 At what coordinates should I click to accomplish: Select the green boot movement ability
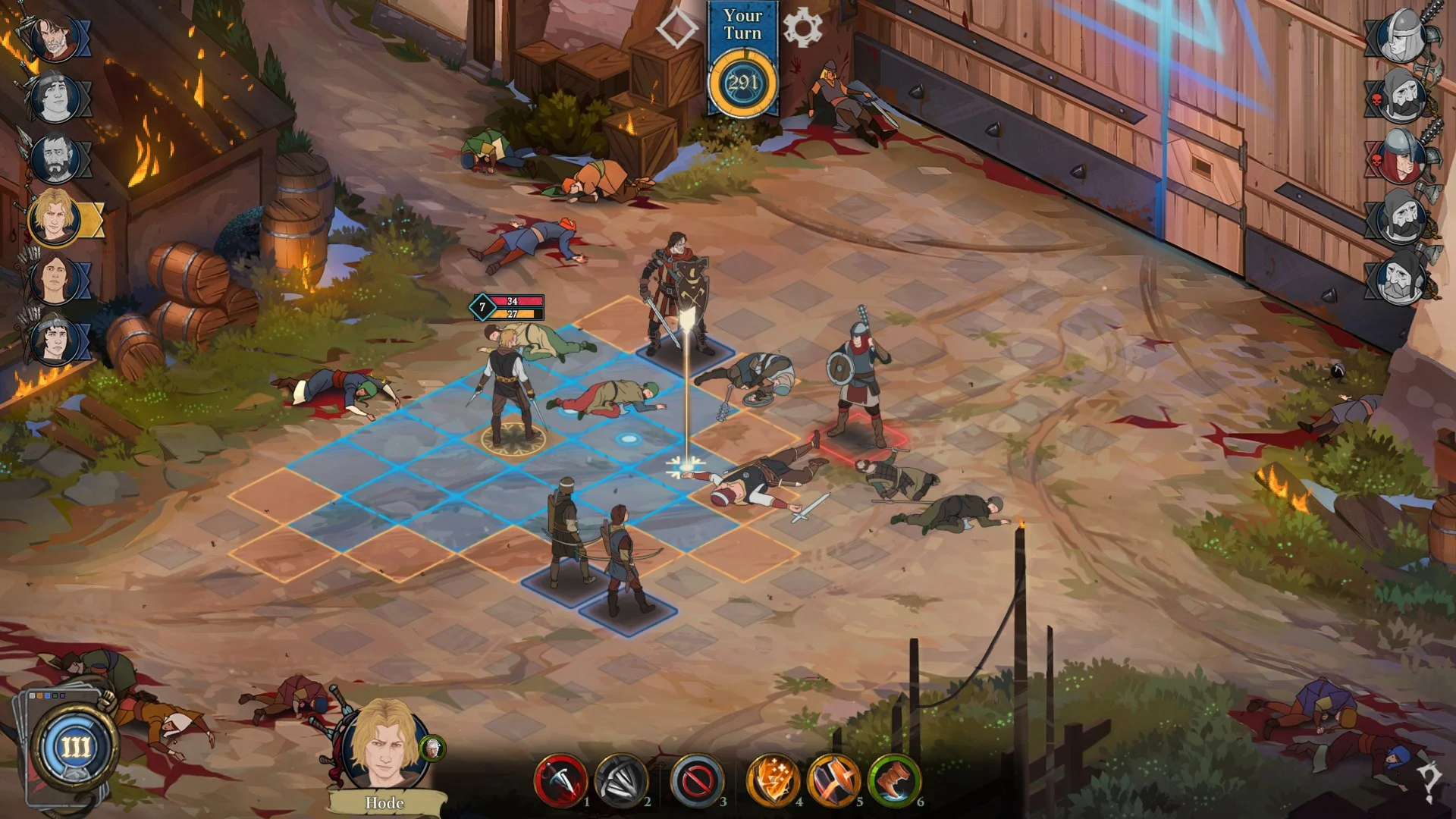894,780
